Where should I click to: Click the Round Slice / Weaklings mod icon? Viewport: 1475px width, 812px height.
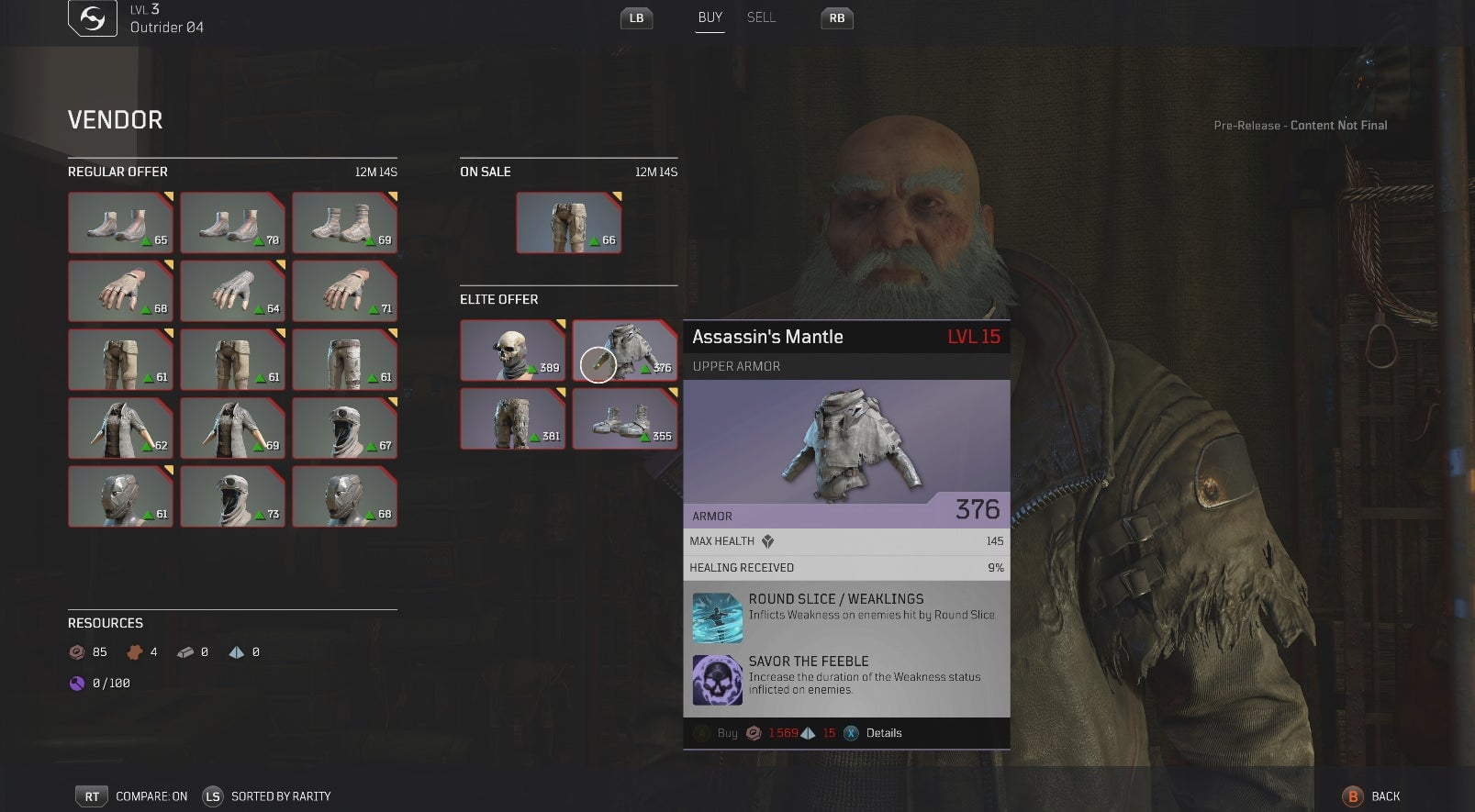point(718,617)
